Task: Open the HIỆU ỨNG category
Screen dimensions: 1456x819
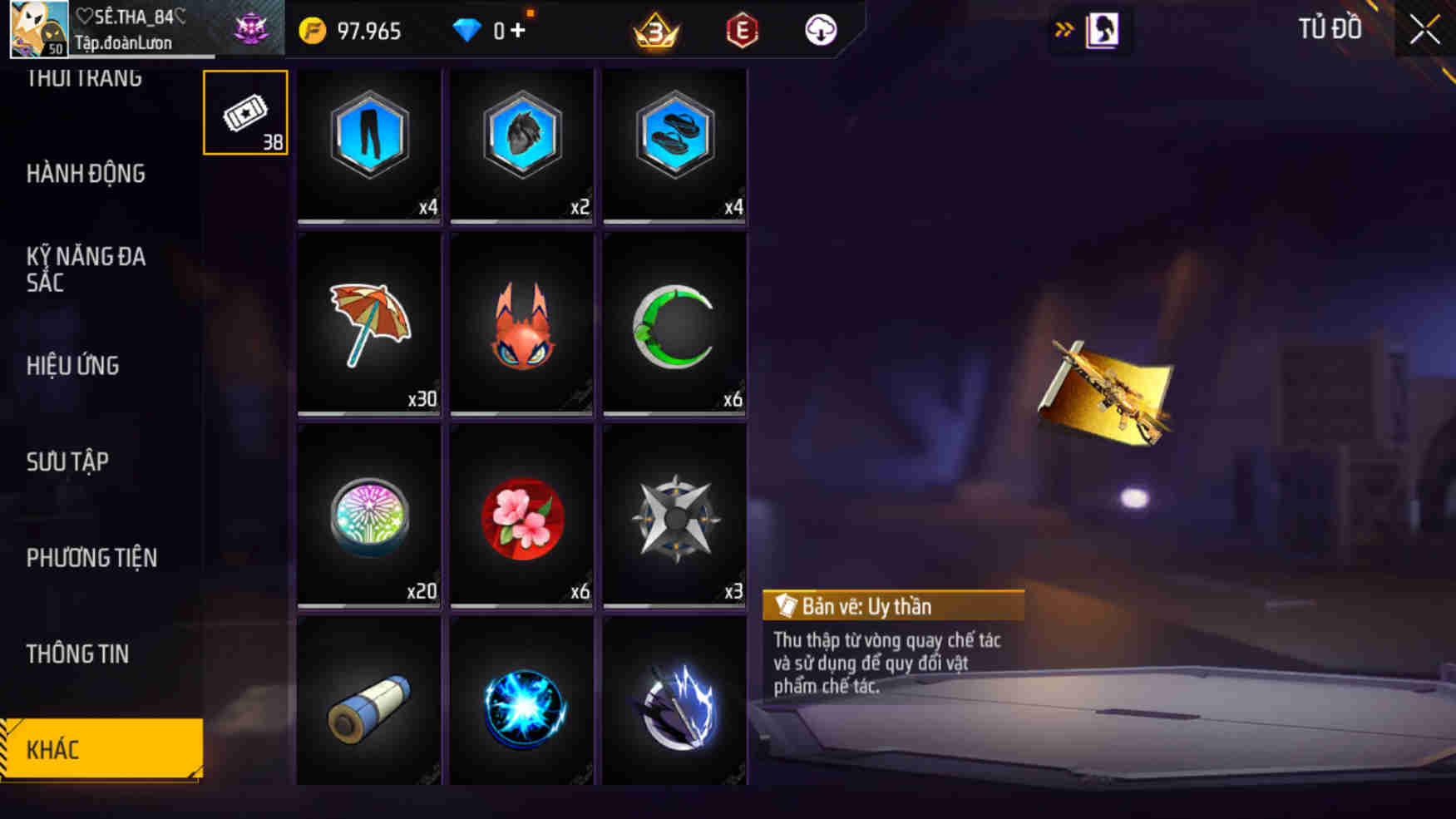Action: [72, 366]
